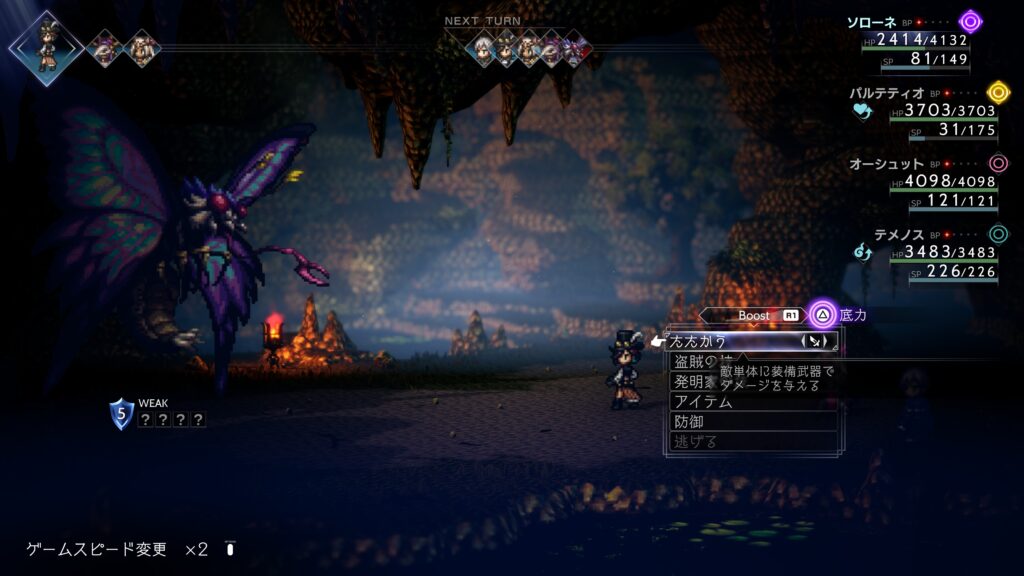Click the Boost label above the command menu
1024x576 pixels.
tap(754, 315)
